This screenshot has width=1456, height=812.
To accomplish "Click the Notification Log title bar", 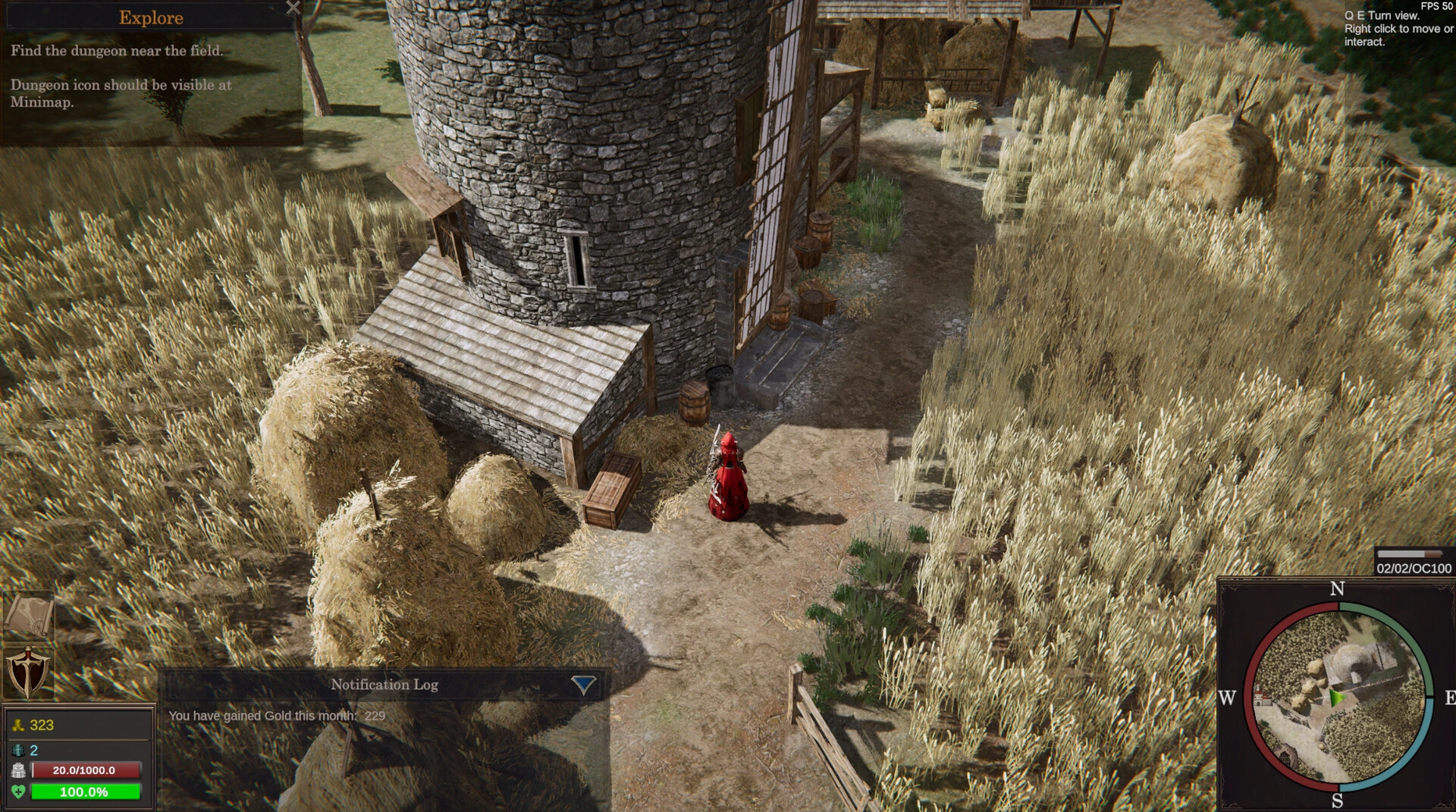I will tap(384, 684).
